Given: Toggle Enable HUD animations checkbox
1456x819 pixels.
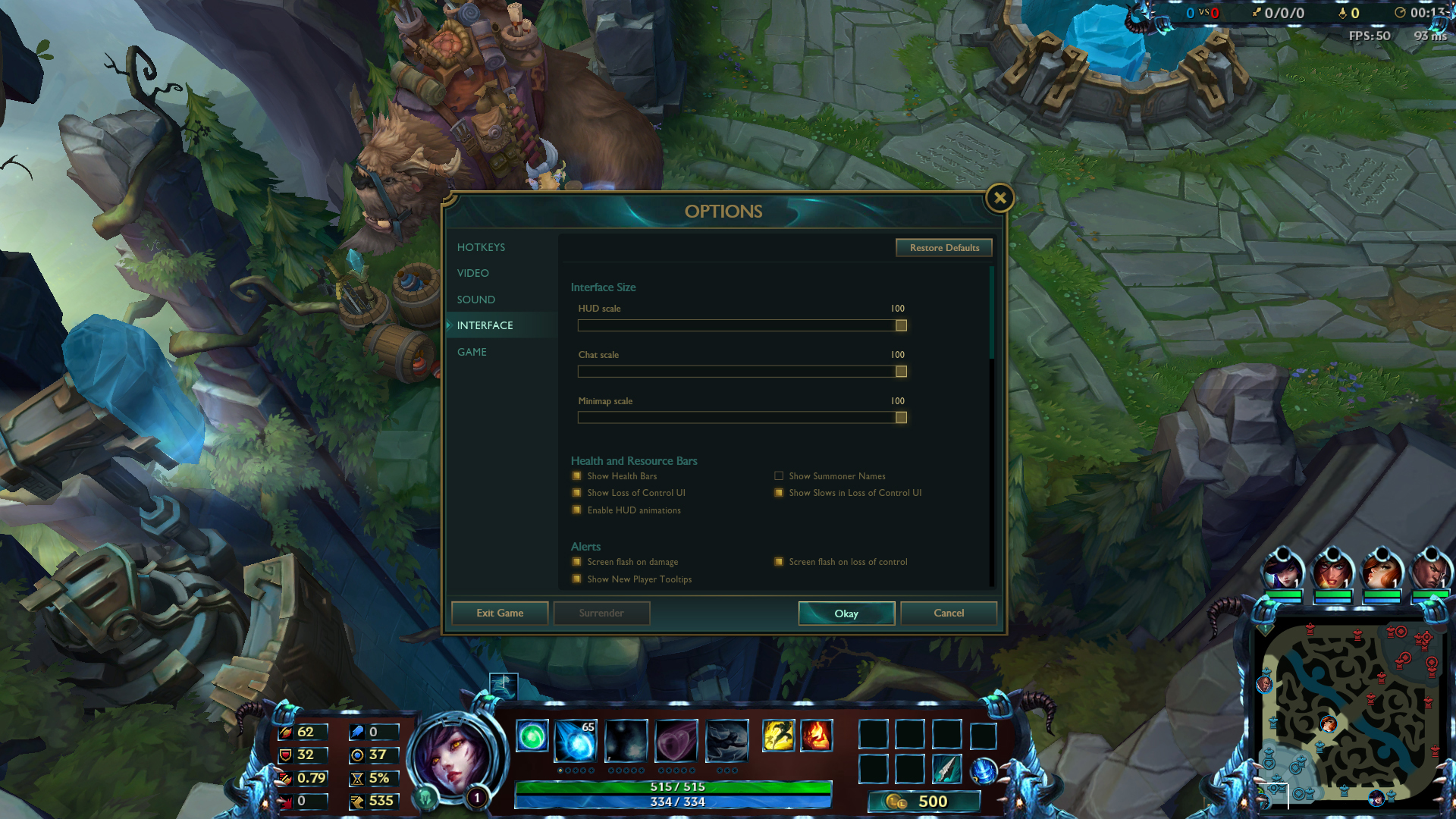Looking at the screenshot, I should click(577, 510).
